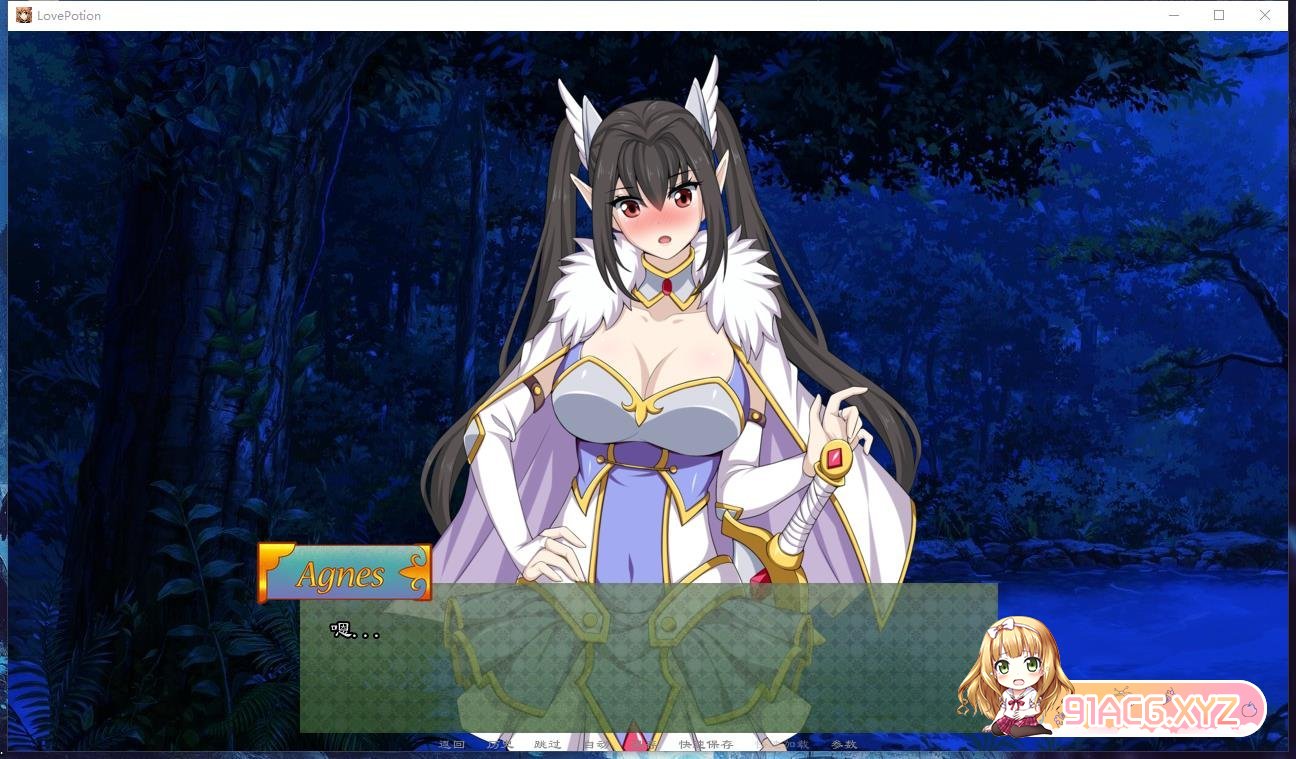Open the 历史 (History) log
Viewport: 1296px width, 759px height.
pos(499,744)
